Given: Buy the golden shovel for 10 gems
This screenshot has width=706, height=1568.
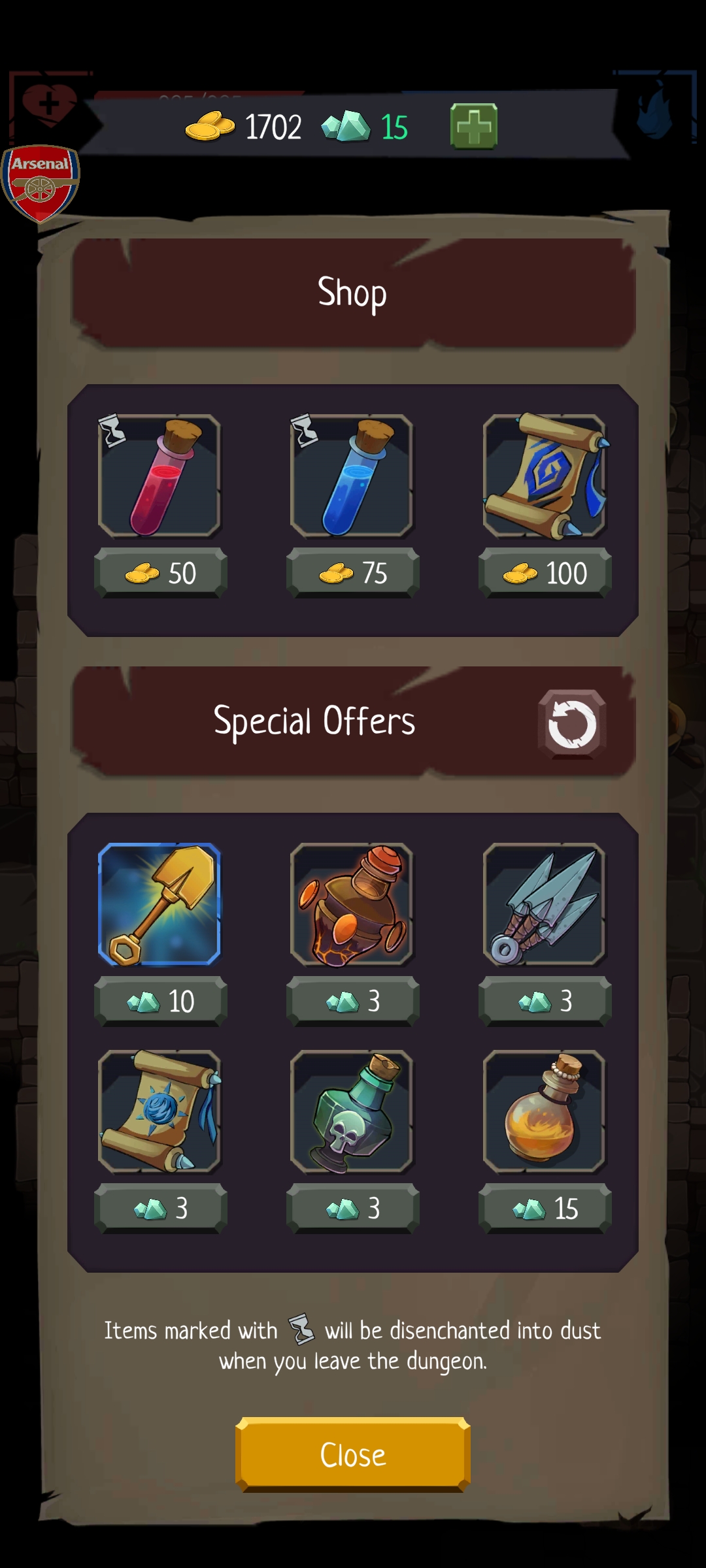Looking at the screenshot, I should (x=161, y=1001).
